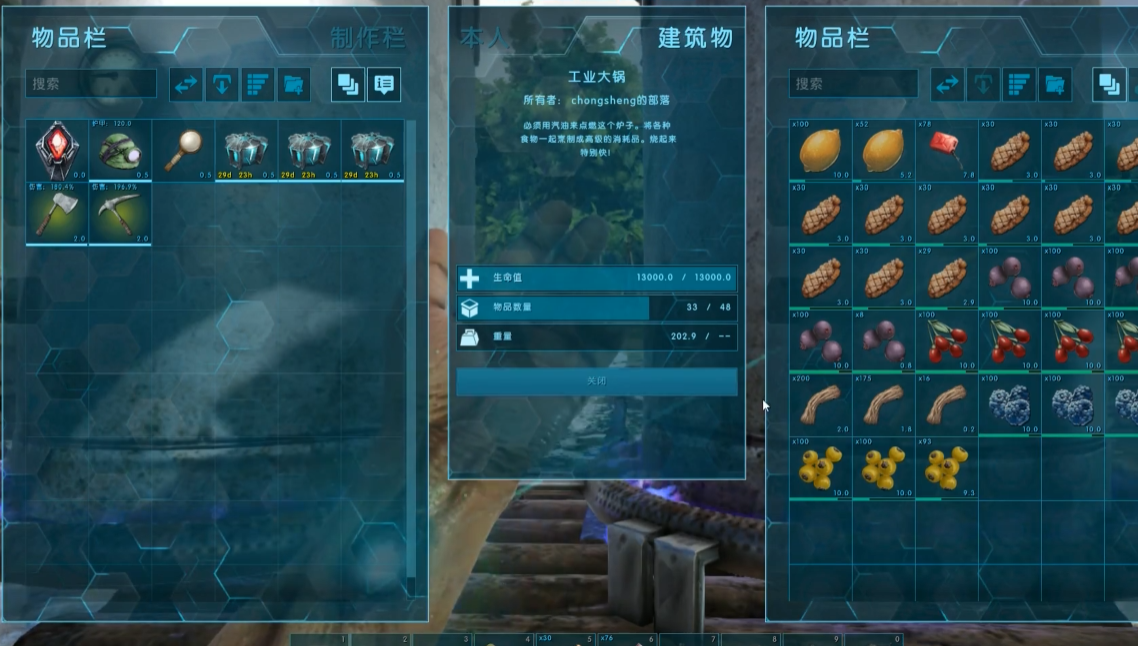Select the x175 brown root stack
The width and height of the screenshot is (1138, 646).
[882, 404]
